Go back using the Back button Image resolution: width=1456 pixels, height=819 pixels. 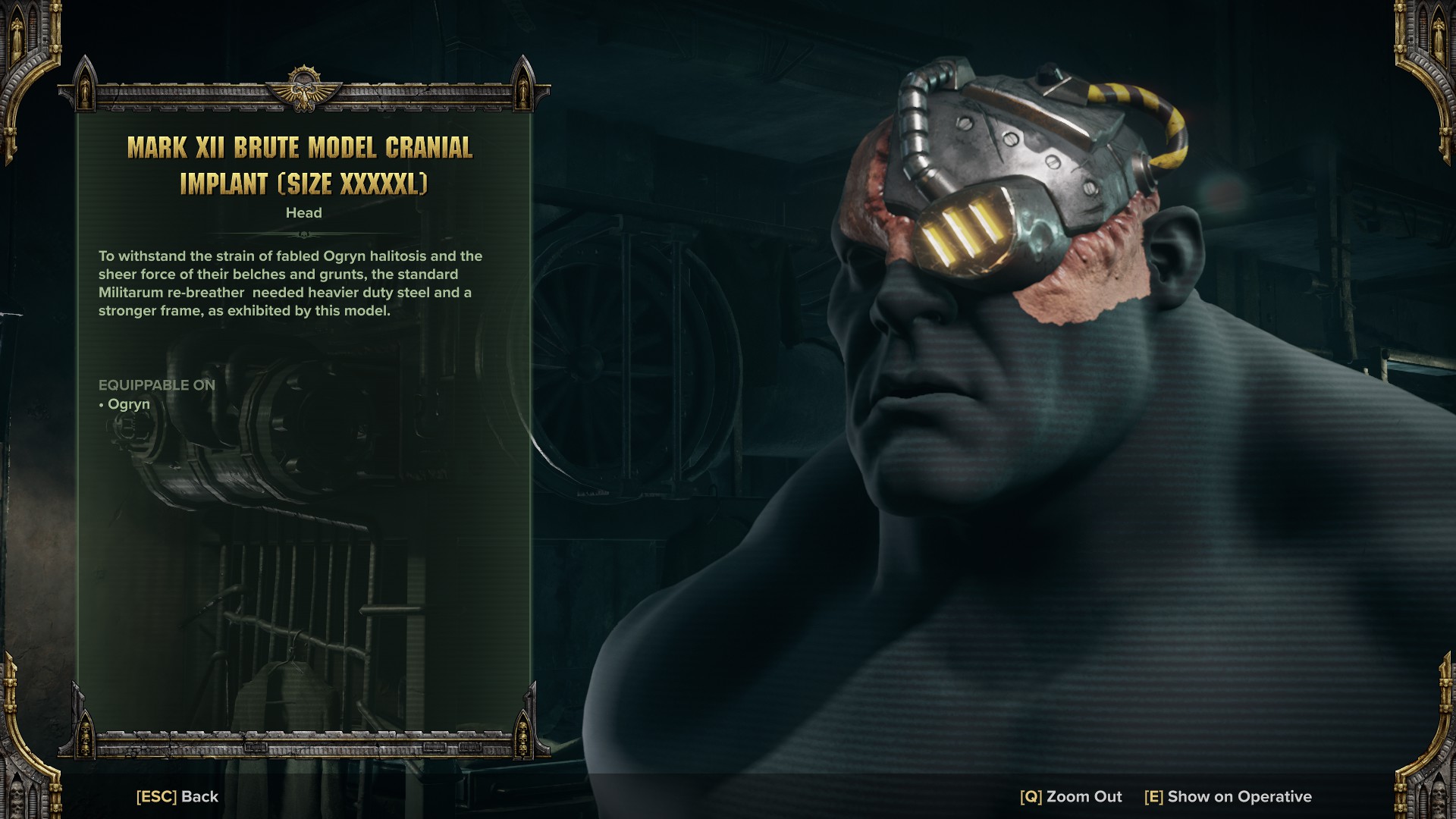177,796
